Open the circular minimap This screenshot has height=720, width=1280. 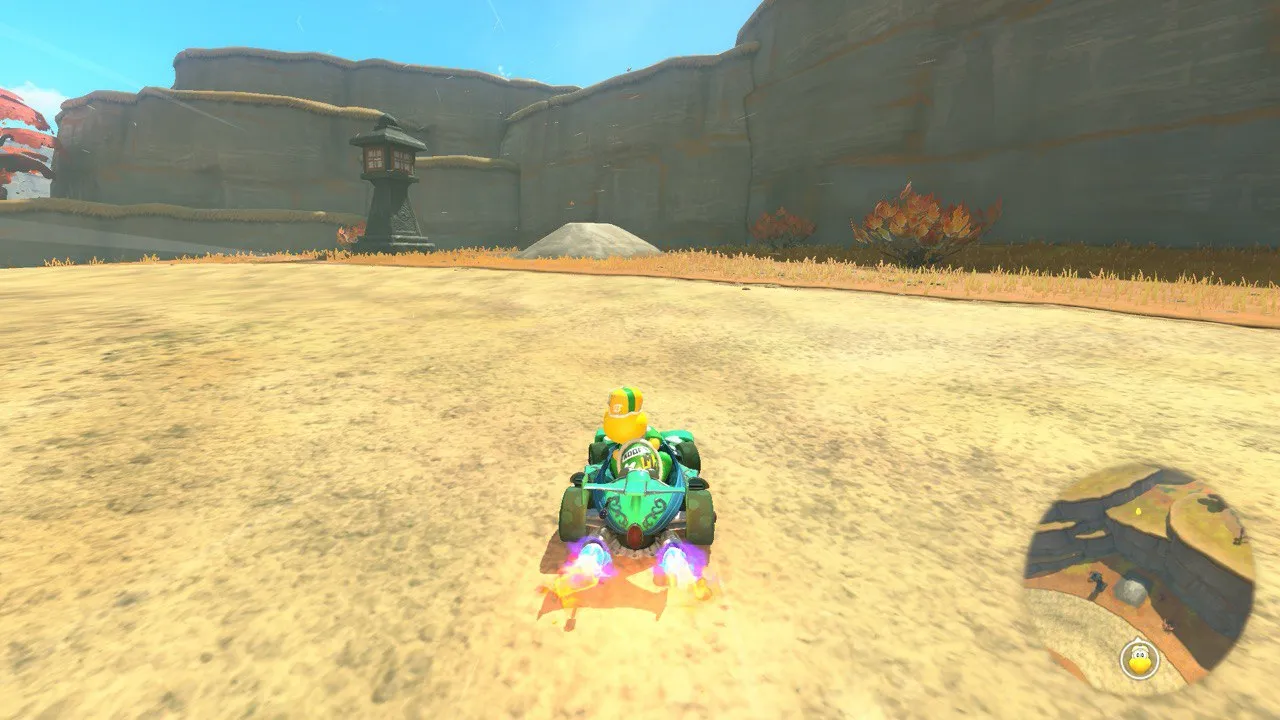click(1139, 579)
